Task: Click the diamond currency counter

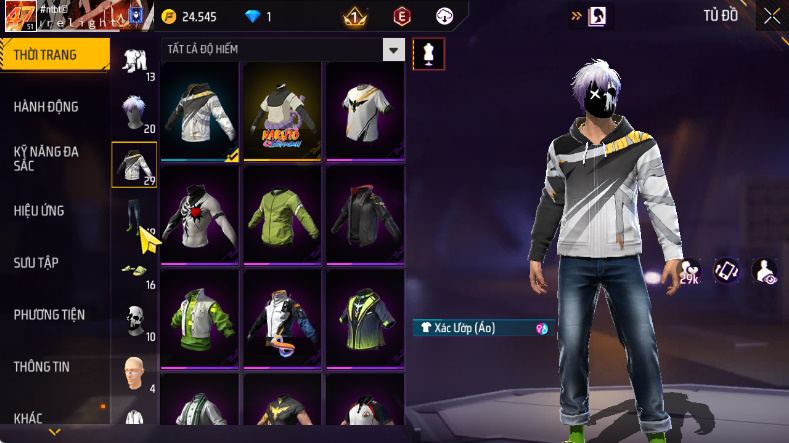Action: (x=258, y=17)
